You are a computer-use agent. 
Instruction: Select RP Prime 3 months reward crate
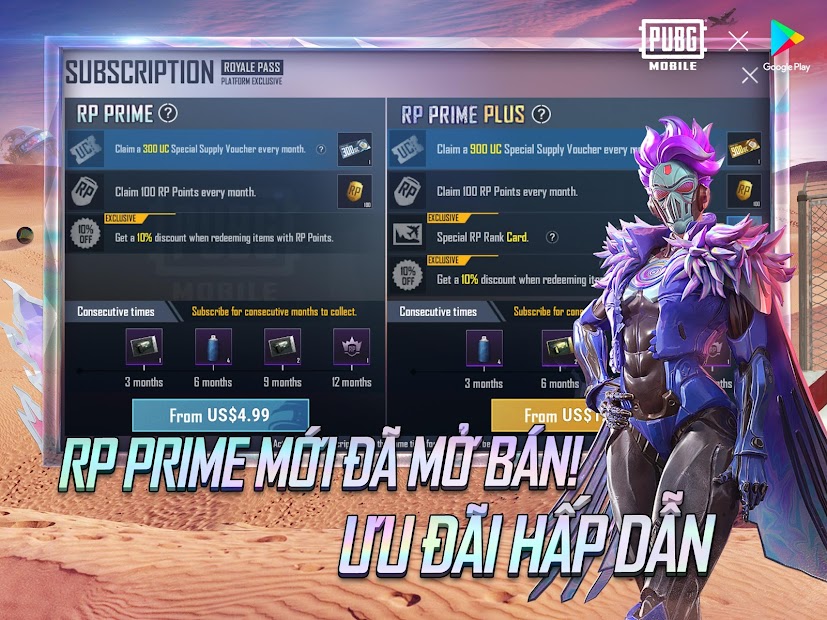click(x=143, y=347)
